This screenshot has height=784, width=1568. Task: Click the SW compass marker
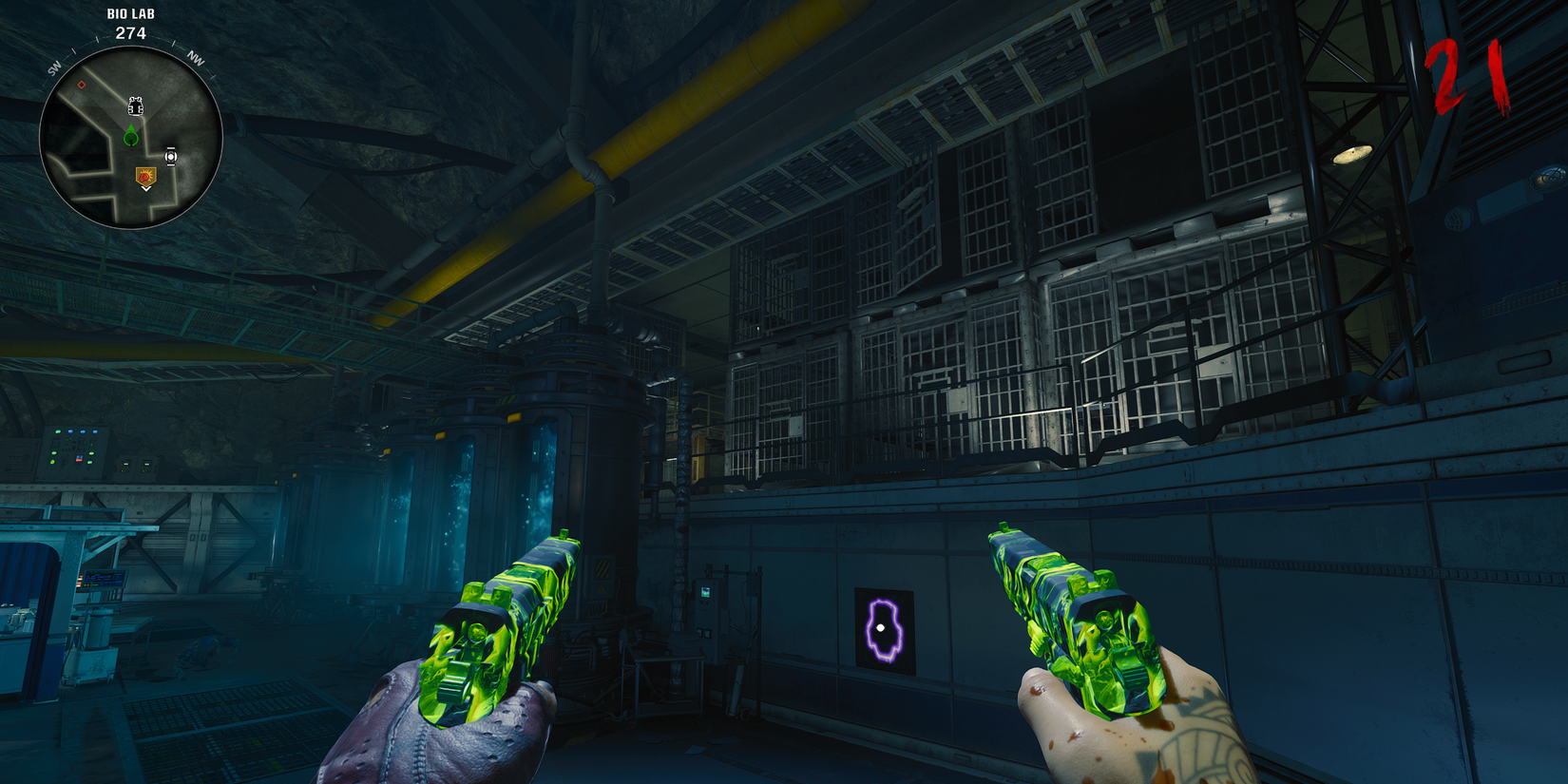55,68
